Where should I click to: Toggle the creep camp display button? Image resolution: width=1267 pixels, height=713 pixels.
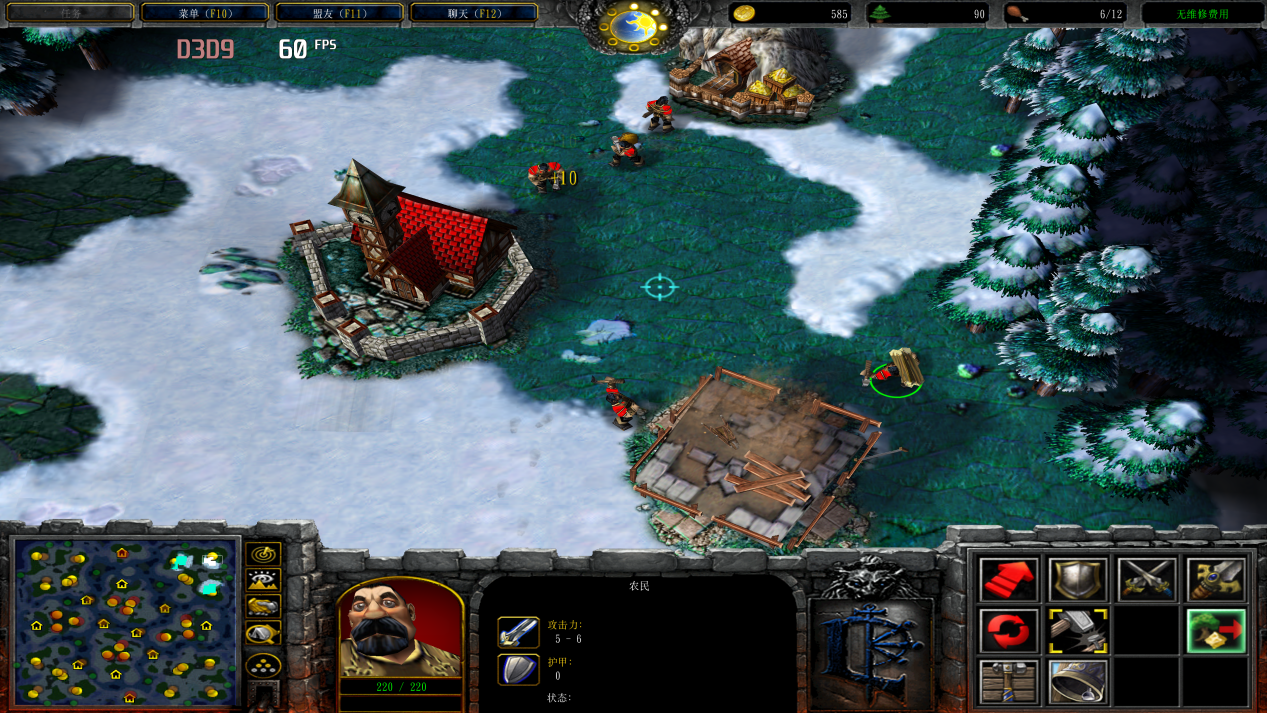(263, 633)
